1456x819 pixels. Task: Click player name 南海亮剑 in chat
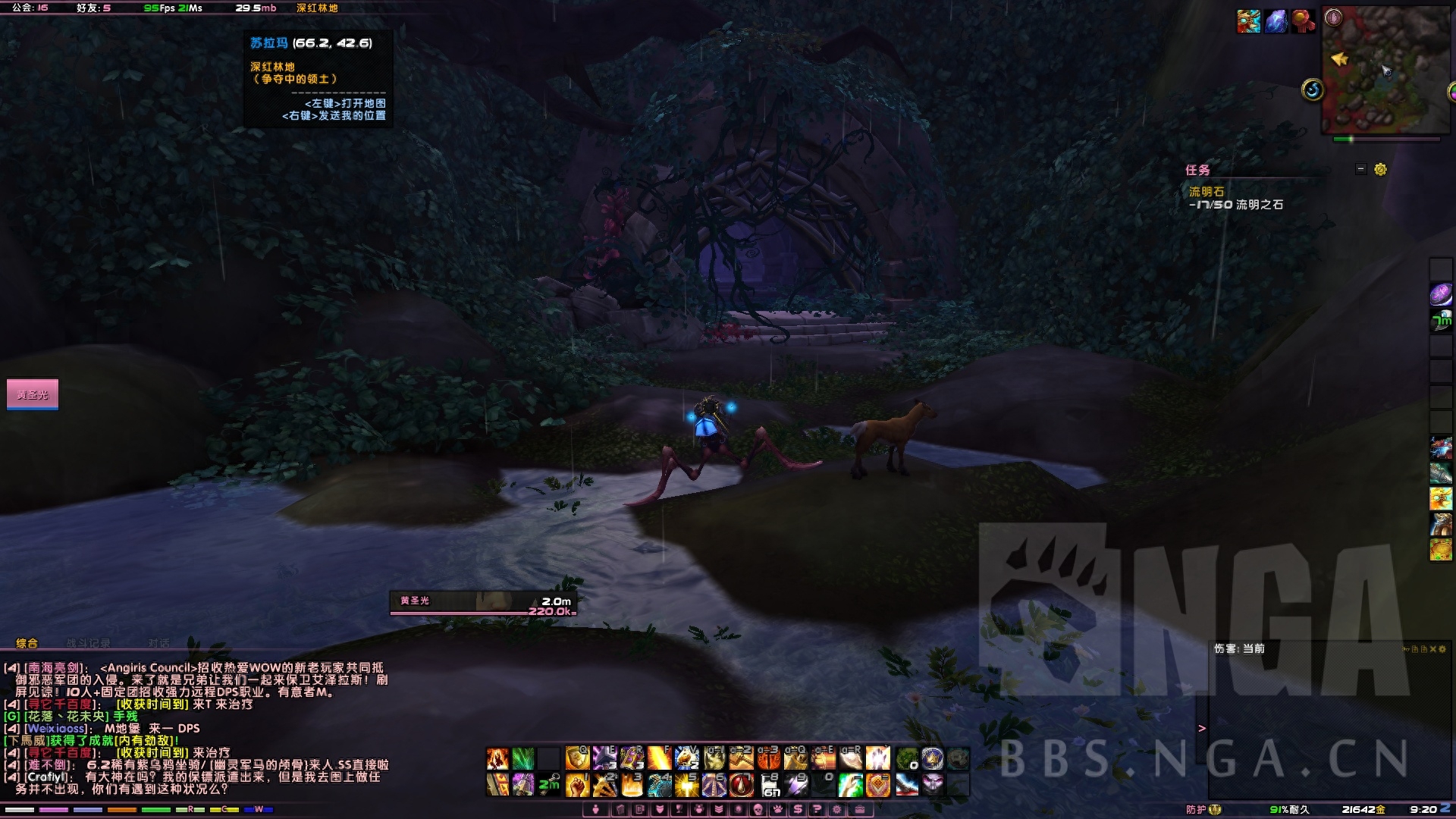point(53,668)
